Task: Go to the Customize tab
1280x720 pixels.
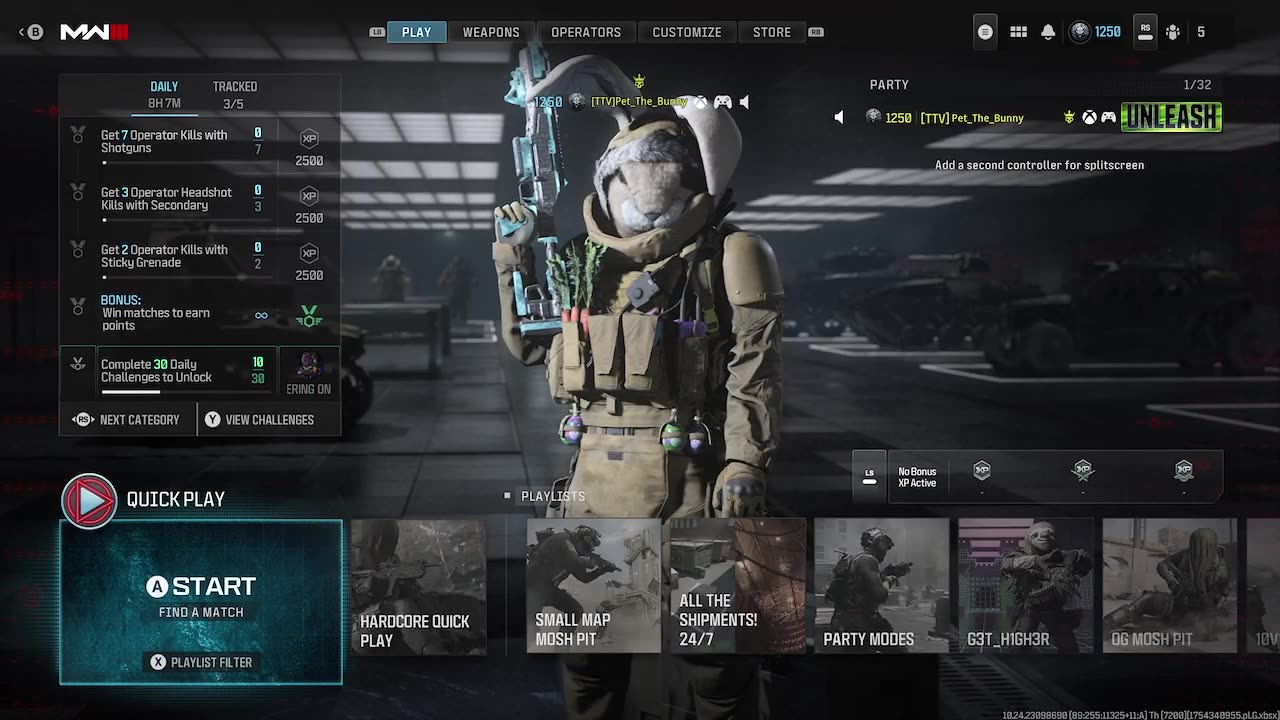Action: (686, 32)
